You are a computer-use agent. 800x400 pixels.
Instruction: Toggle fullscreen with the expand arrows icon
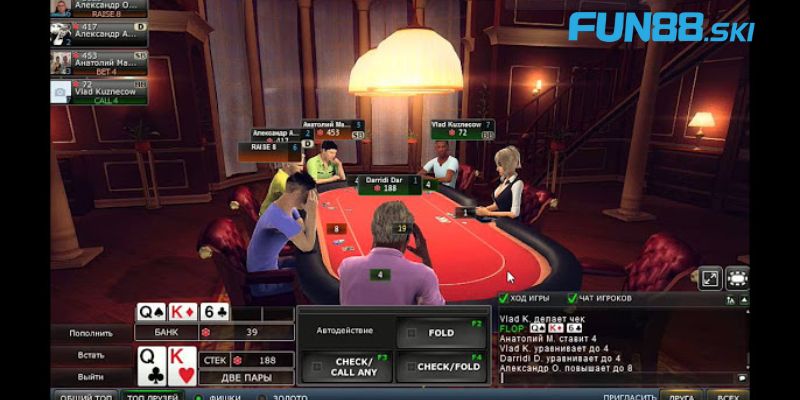click(x=710, y=279)
